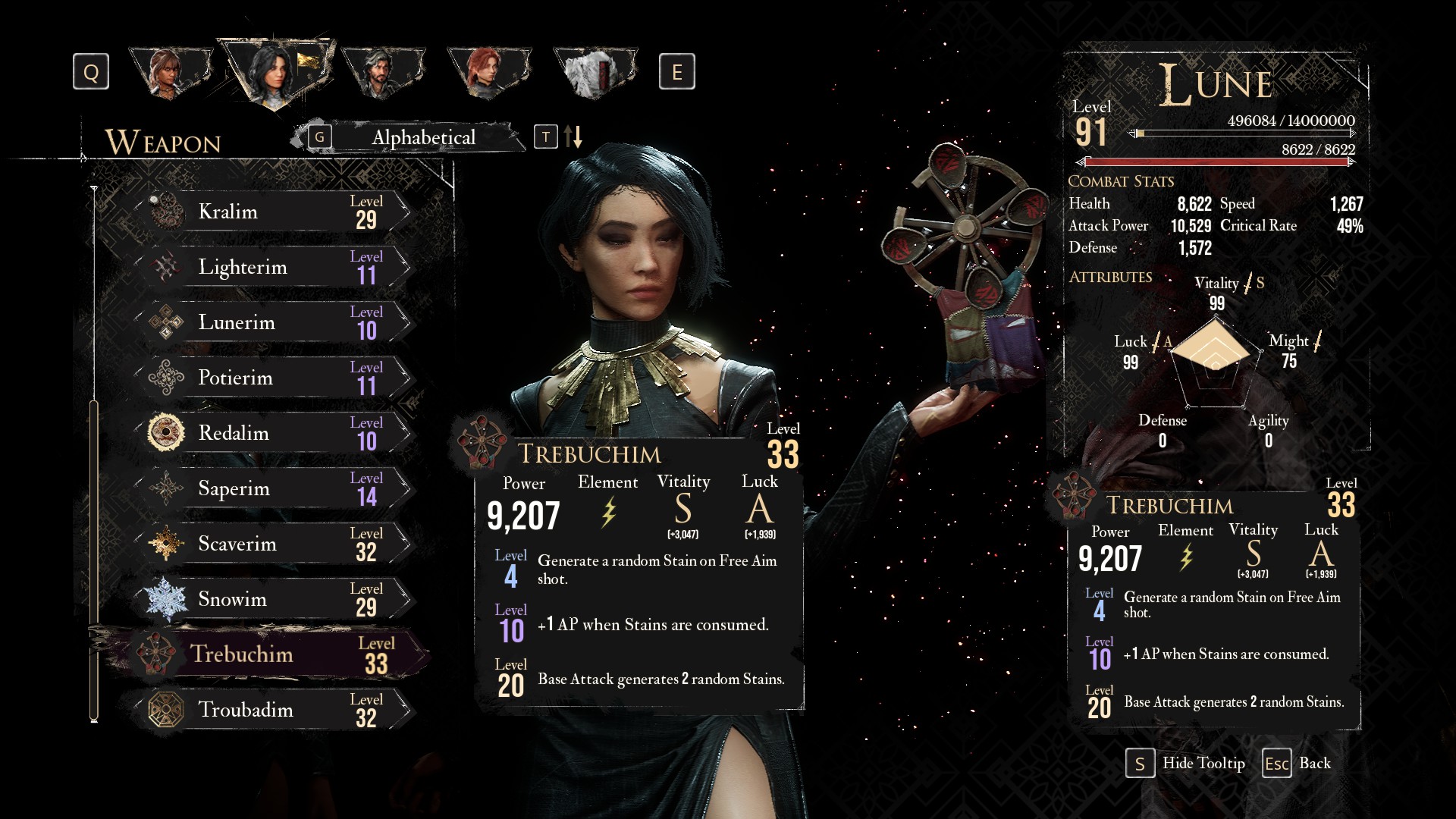This screenshot has height=819, width=1456.
Task: Switch to the bearded man's portrait
Action: (381, 73)
